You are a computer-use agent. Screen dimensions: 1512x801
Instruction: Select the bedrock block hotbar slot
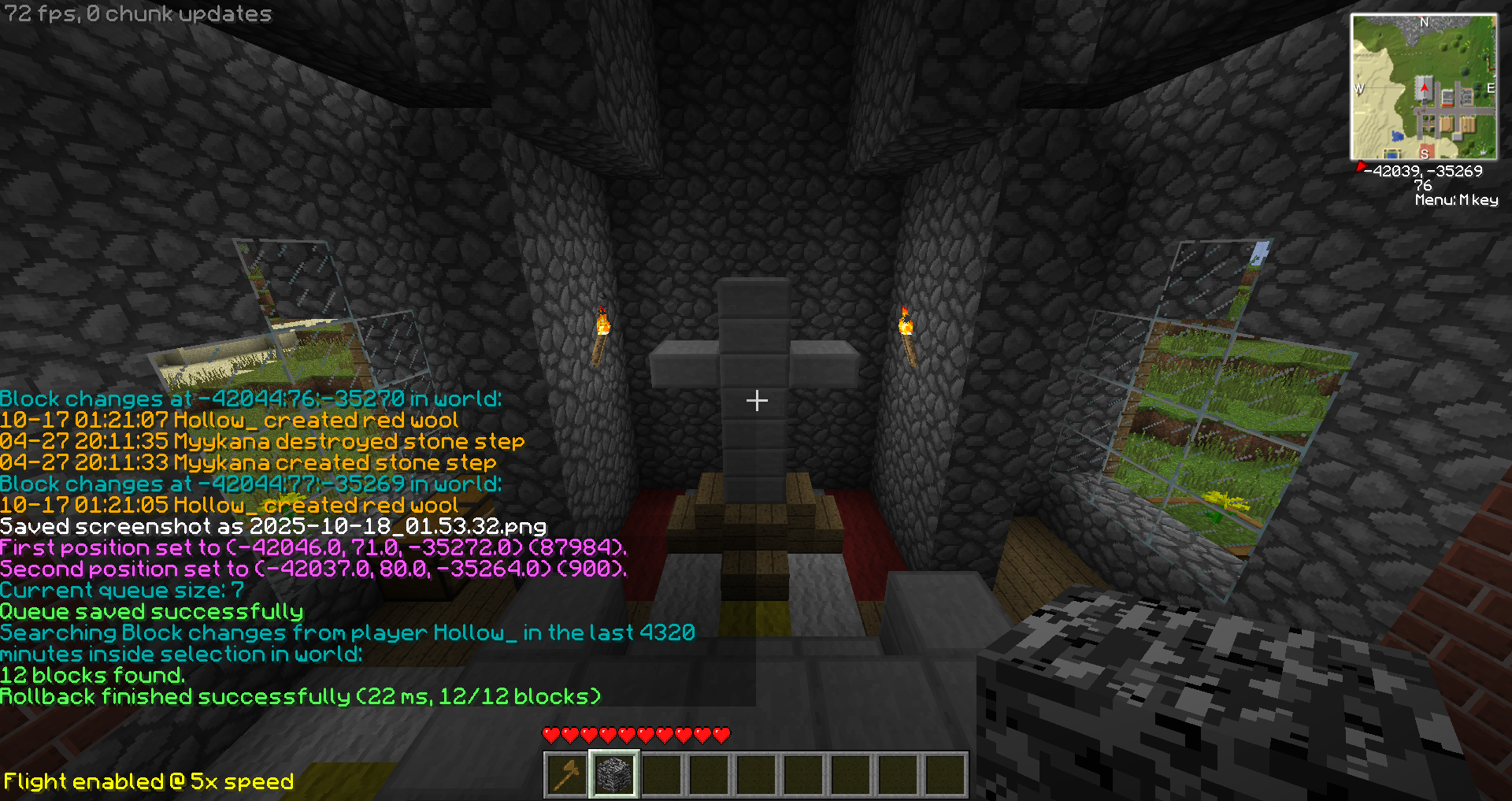point(613,774)
